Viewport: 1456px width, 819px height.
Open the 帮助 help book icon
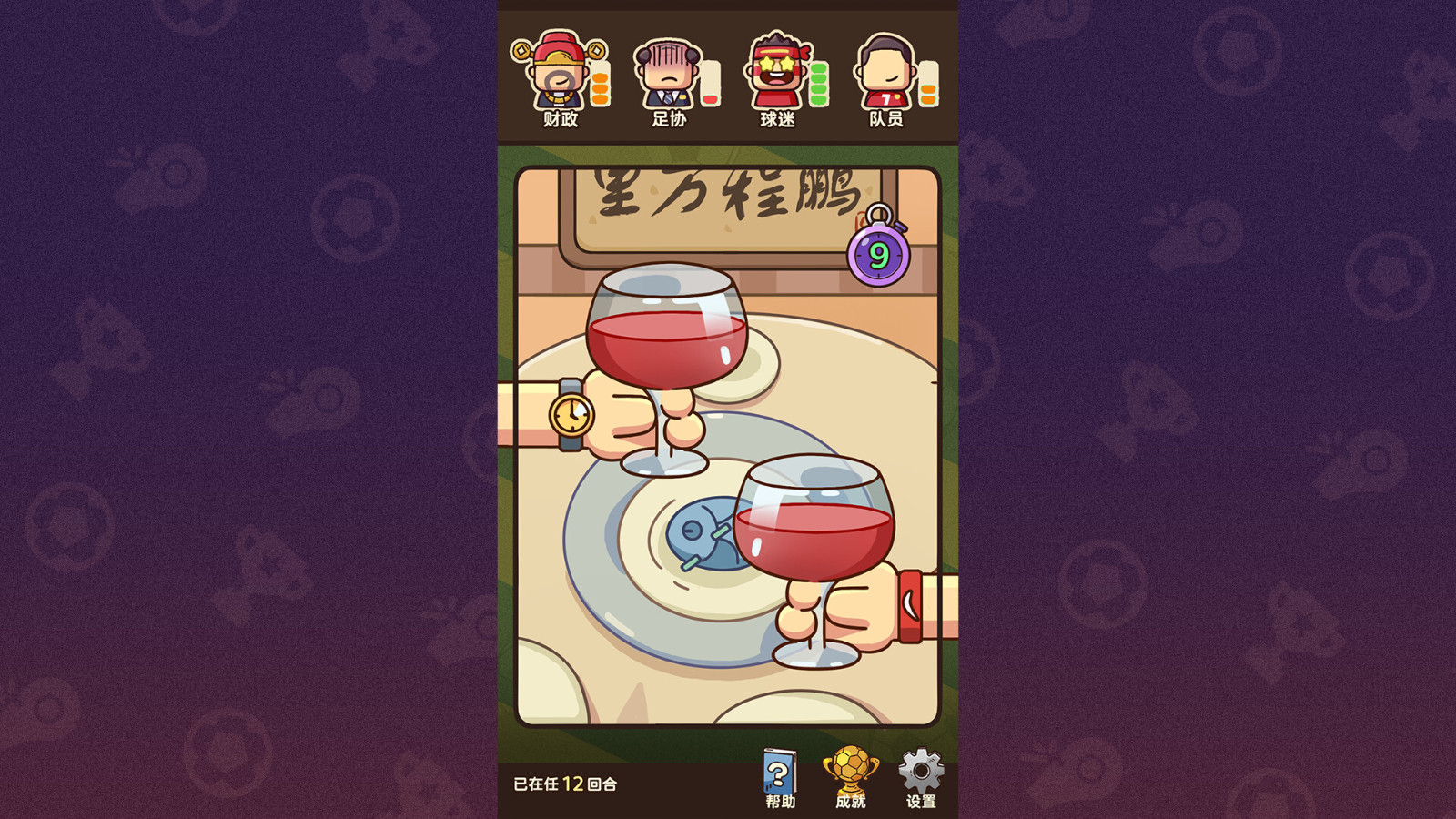(778, 773)
